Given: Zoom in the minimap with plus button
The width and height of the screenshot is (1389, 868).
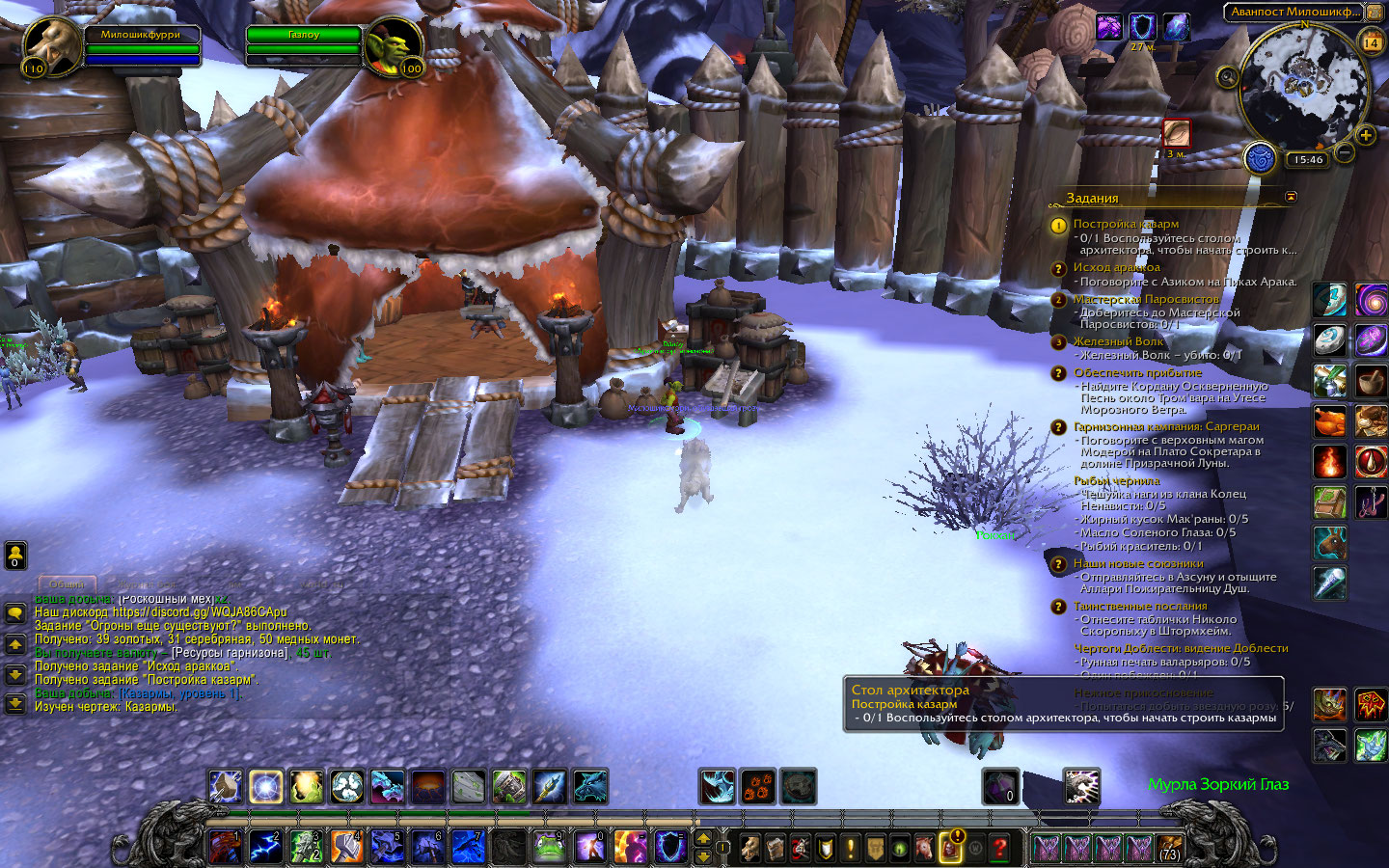Looking at the screenshot, I should (1366, 134).
